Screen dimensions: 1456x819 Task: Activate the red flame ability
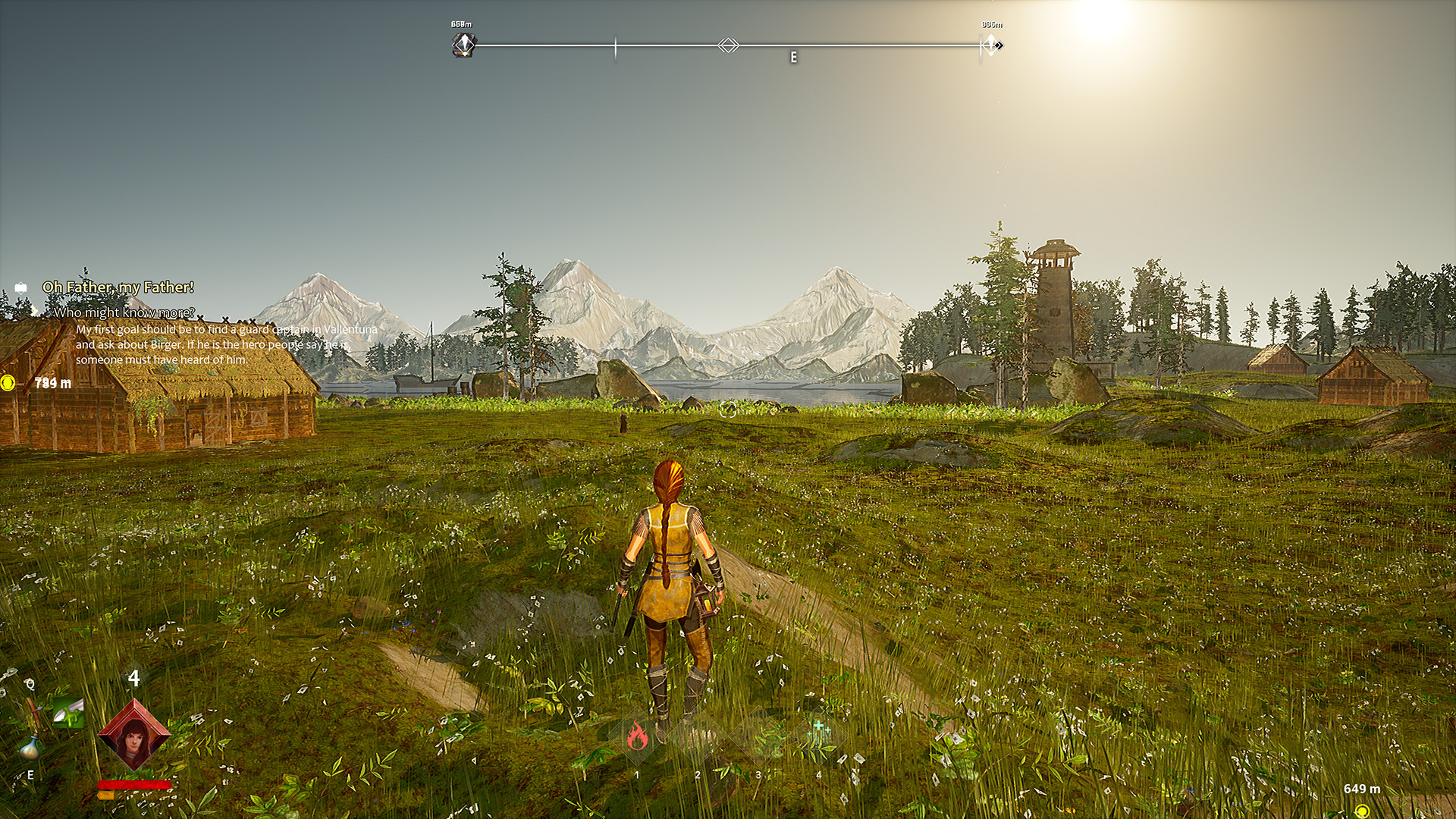click(637, 736)
